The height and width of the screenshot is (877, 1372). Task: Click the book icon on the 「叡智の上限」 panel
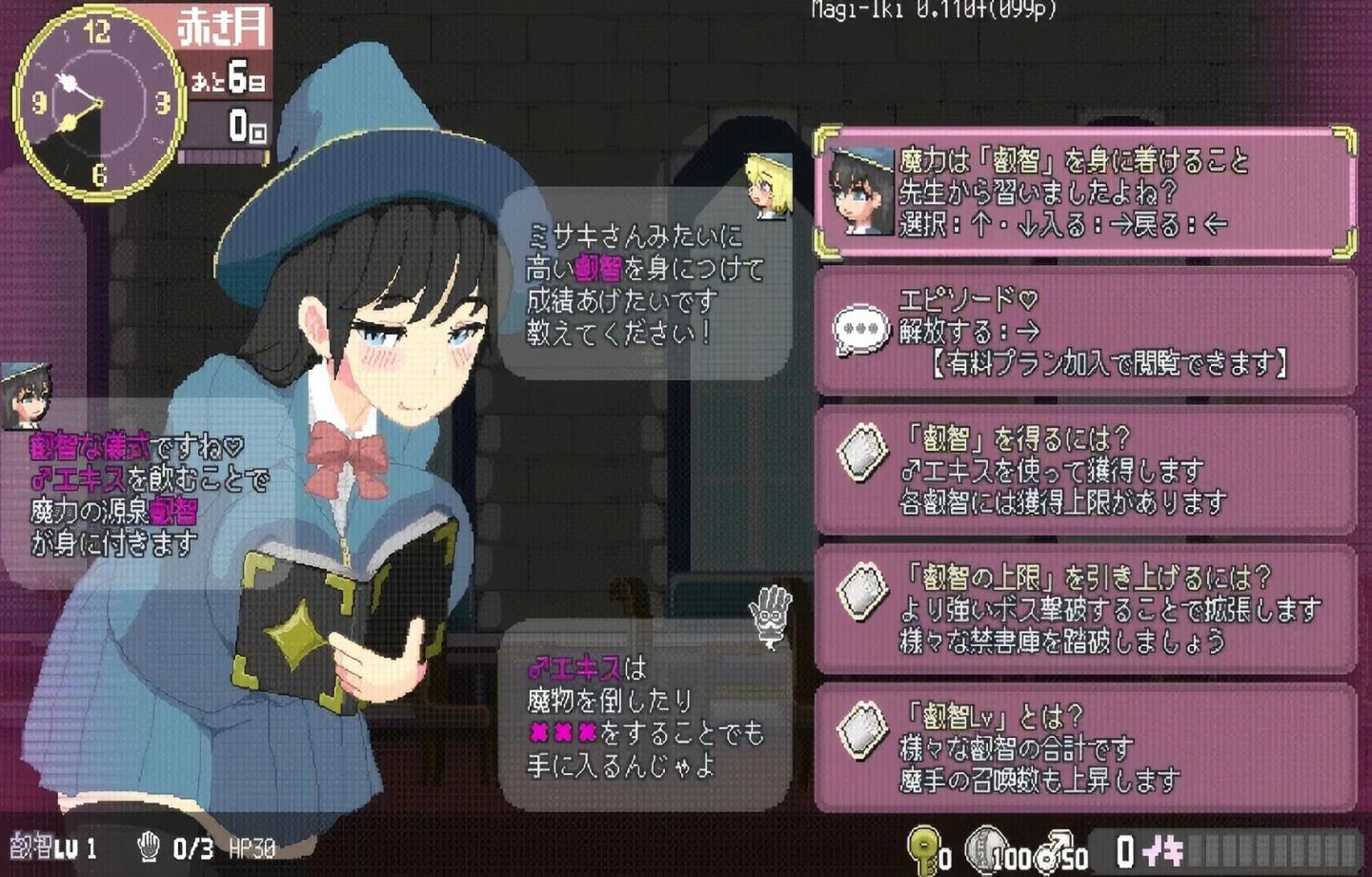(x=860, y=591)
